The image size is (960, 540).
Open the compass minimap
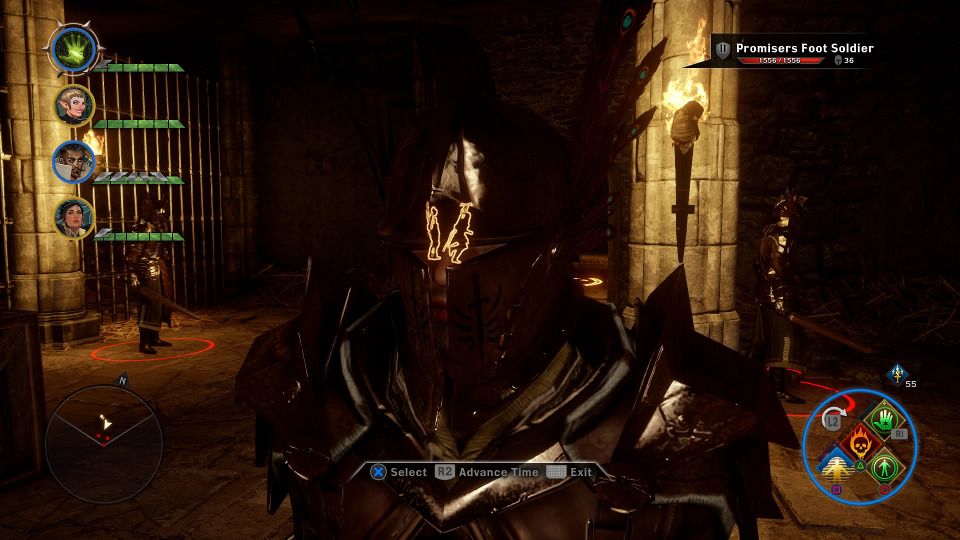pyautogui.click(x=103, y=443)
